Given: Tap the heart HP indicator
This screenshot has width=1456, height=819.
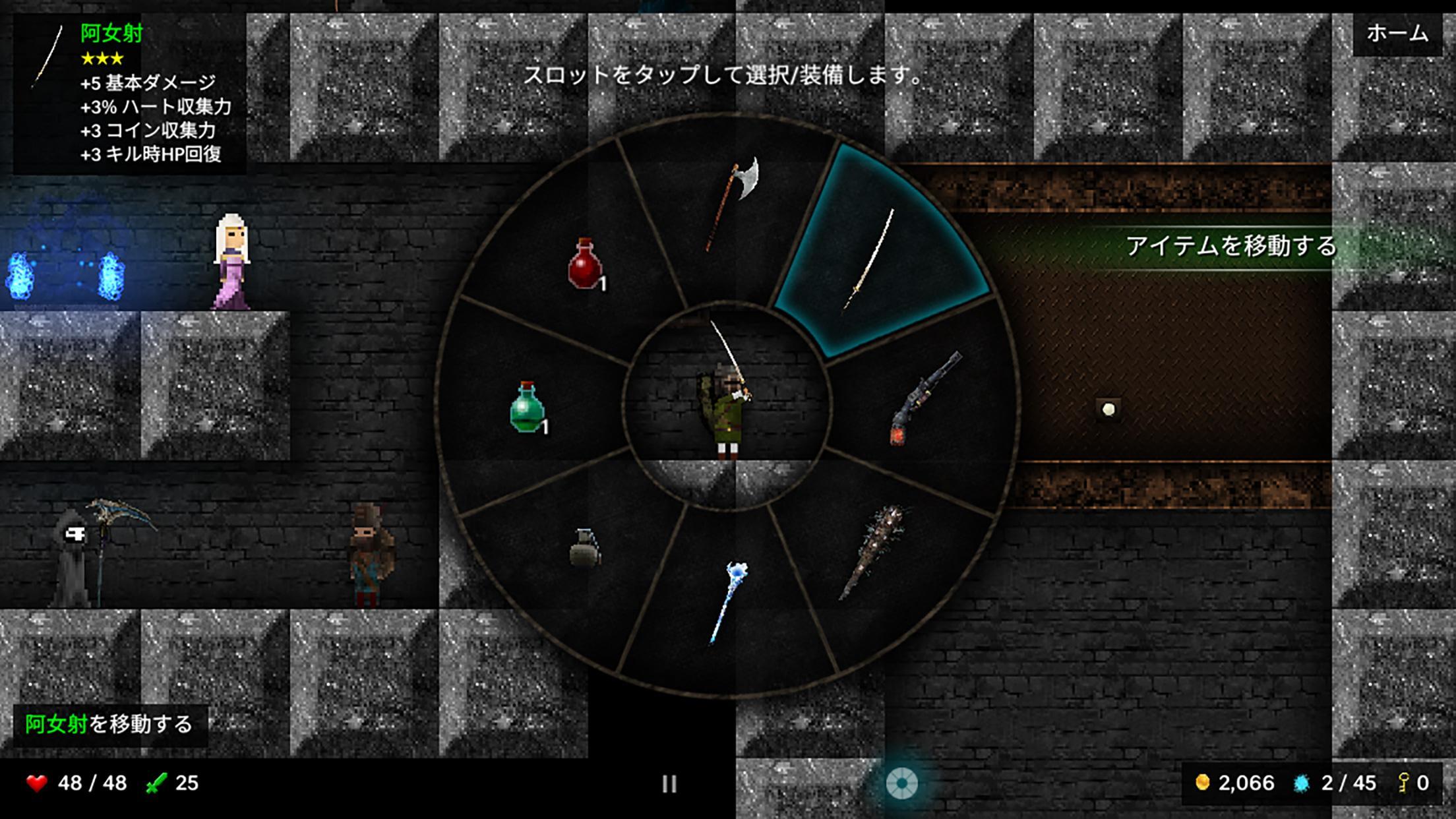Looking at the screenshot, I should point(38,783).
